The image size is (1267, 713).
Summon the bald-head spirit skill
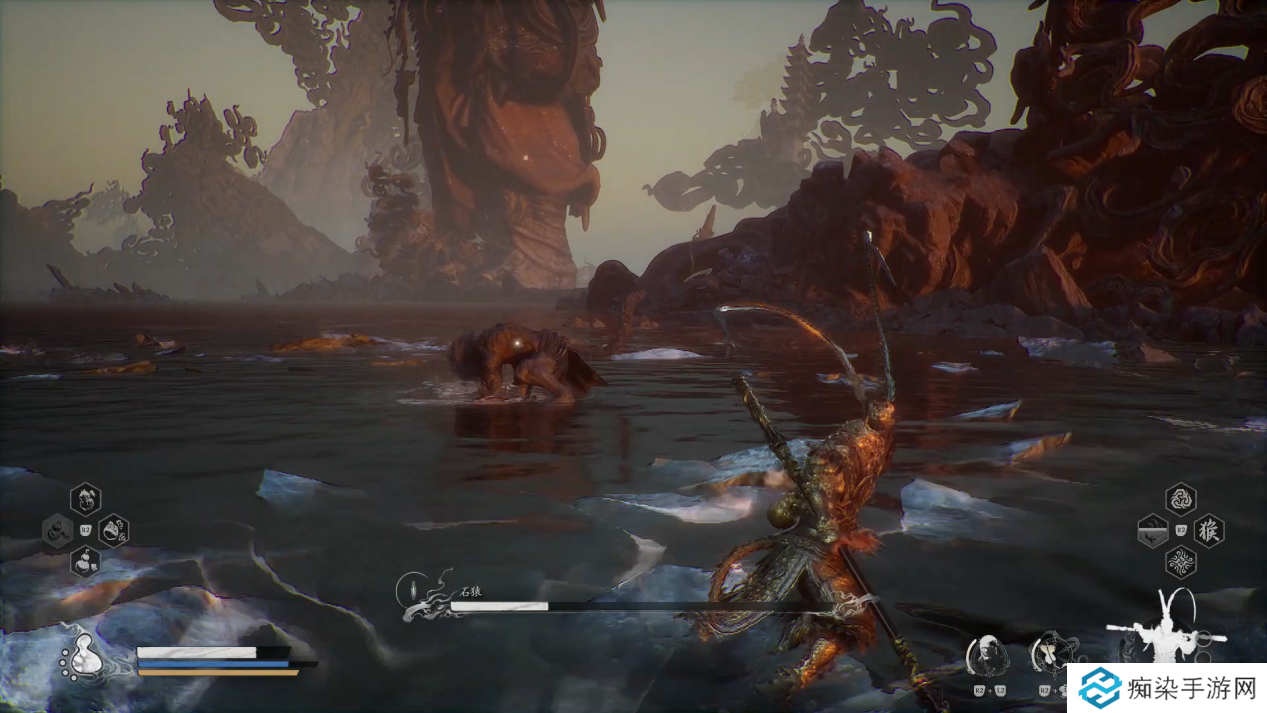coord(986,655)
